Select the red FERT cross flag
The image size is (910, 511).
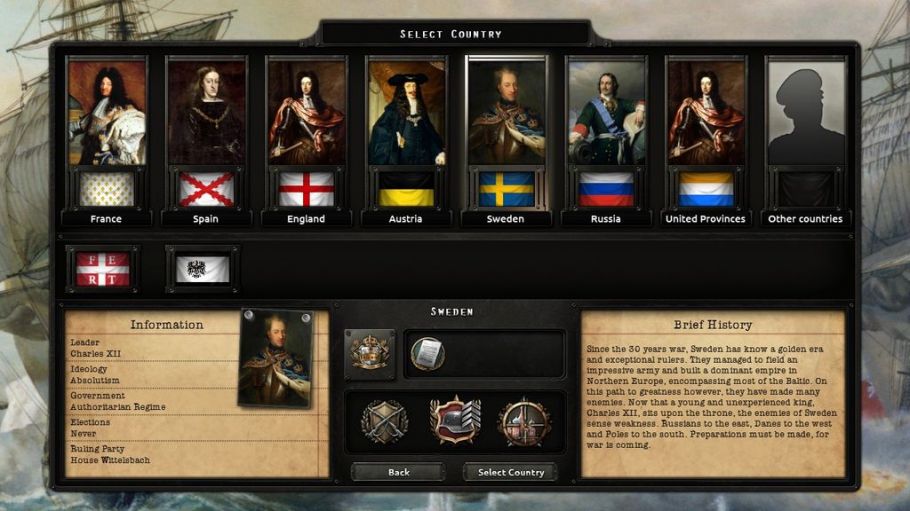coord(103,269)
